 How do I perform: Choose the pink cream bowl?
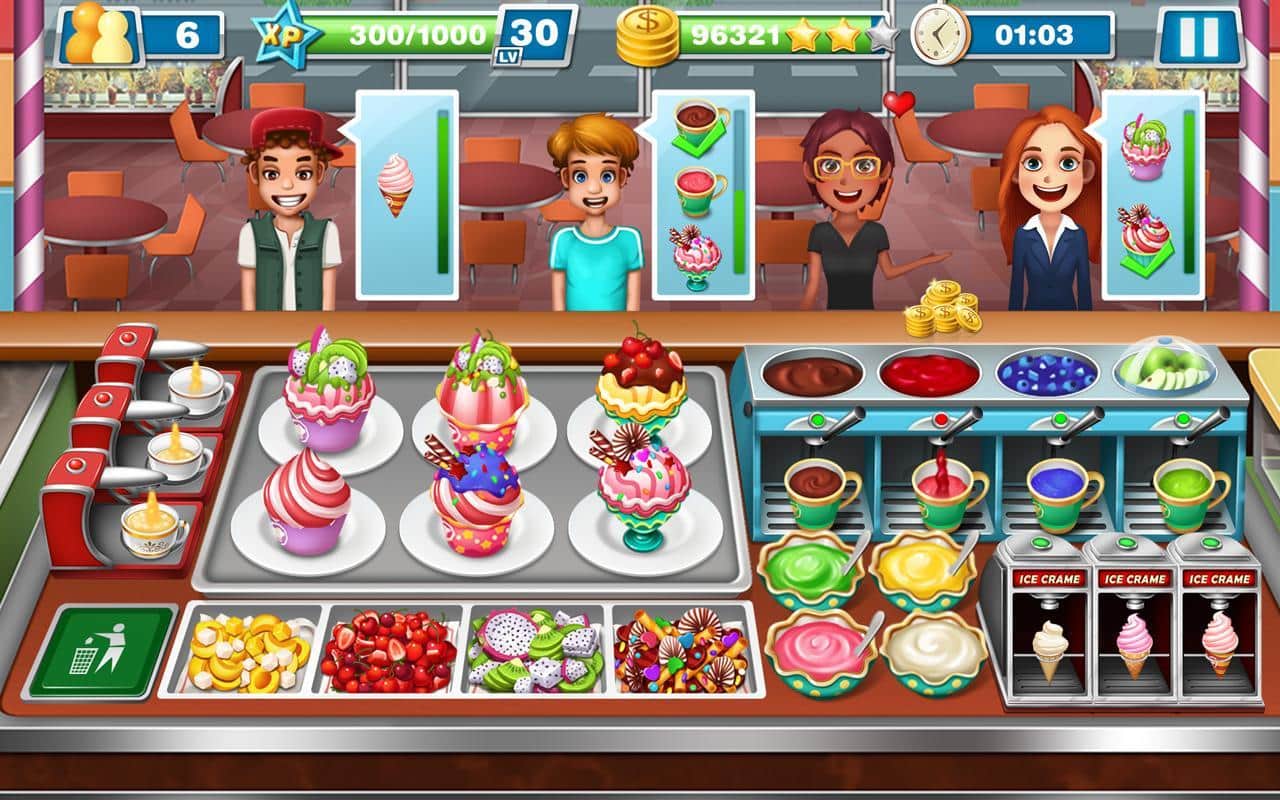[x=818, y=650]
